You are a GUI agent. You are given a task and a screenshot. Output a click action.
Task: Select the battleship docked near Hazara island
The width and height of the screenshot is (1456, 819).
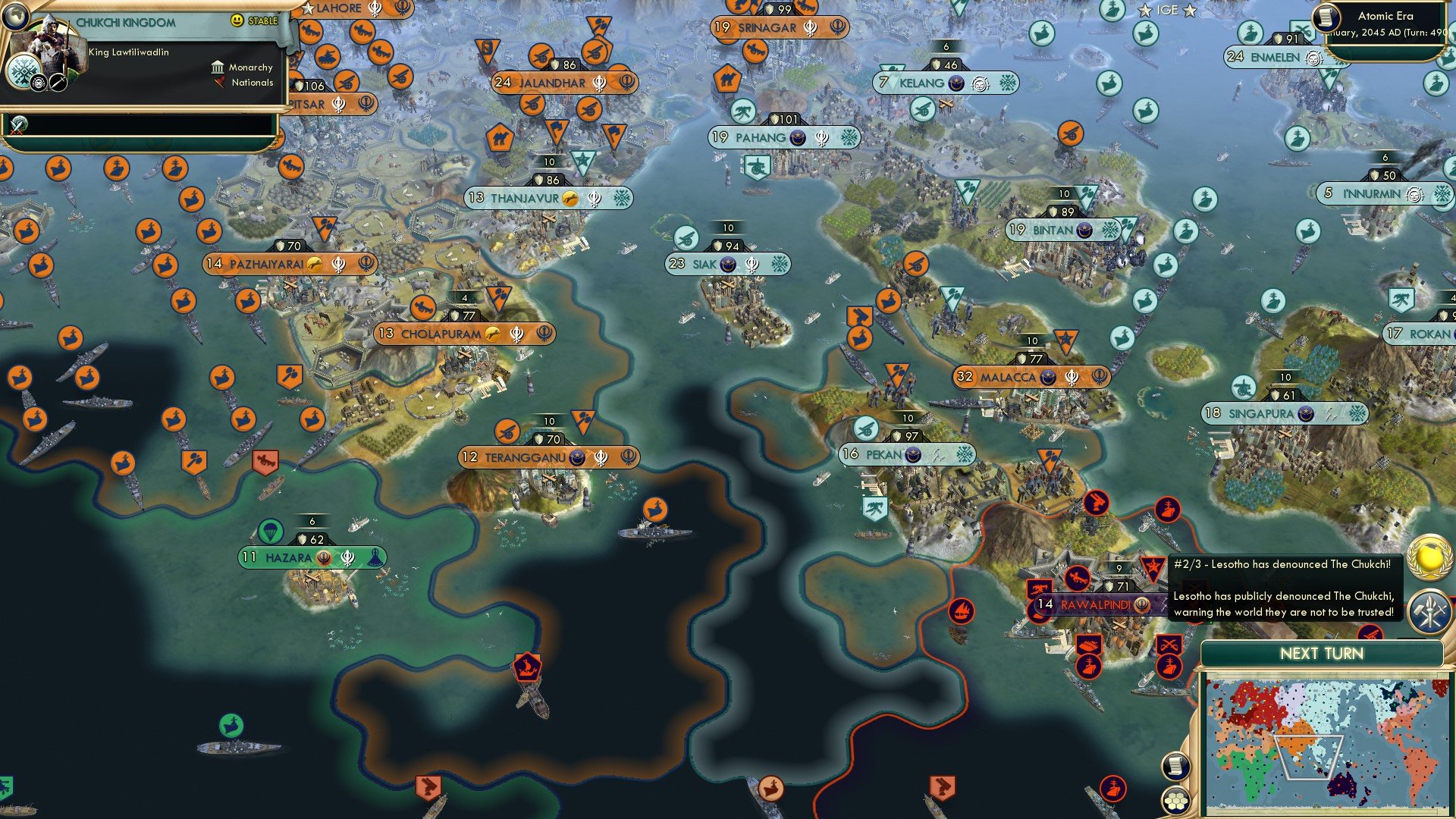pos(356,526)
